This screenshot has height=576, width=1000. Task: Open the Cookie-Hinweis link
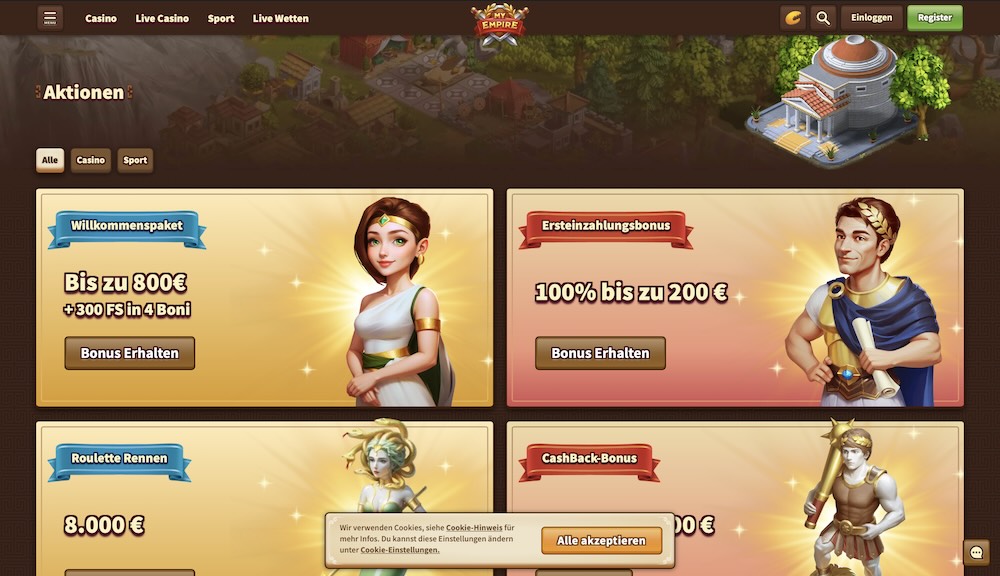(474, 527)
